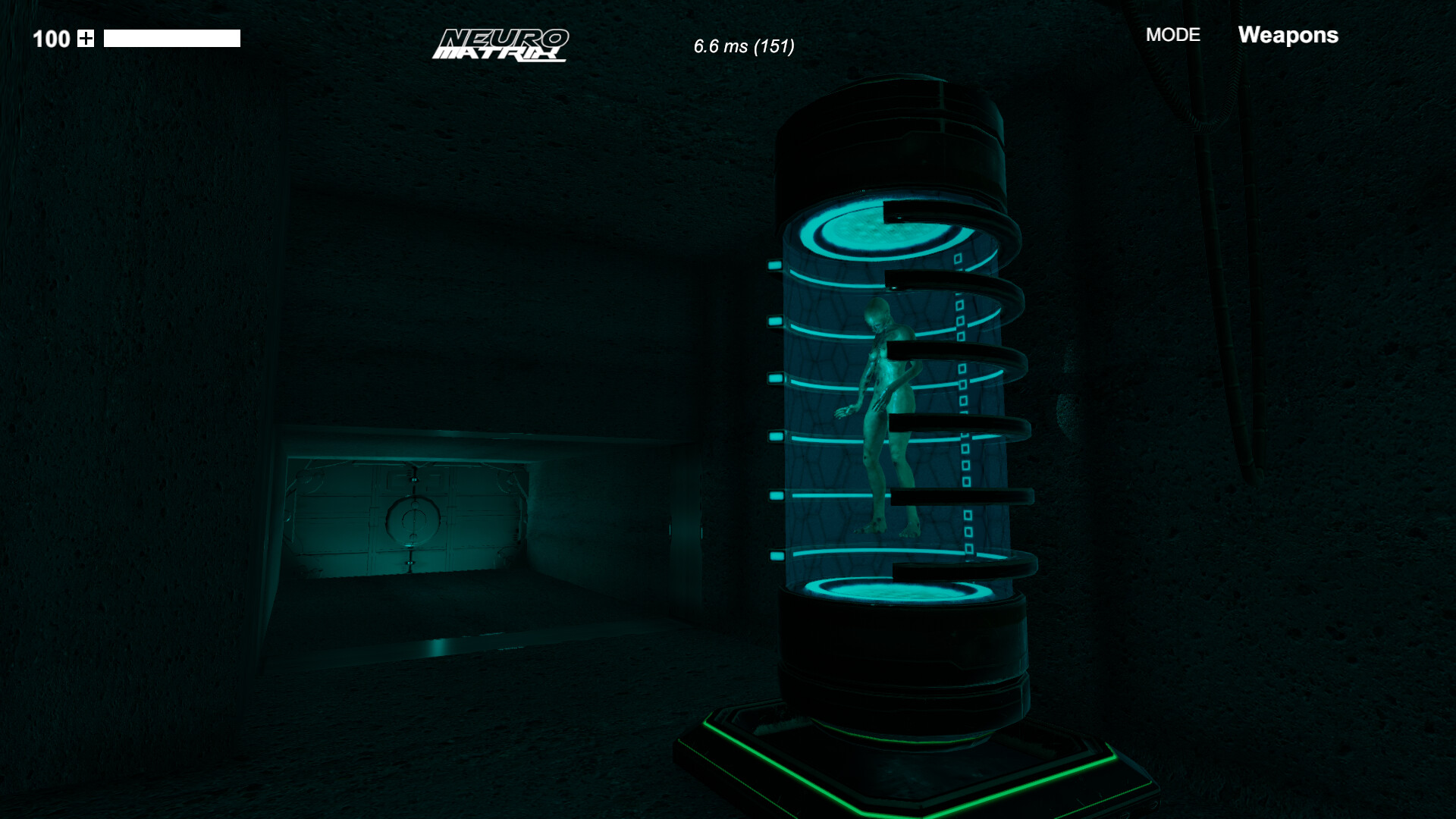The image size is (1456, 819).
Task: Click the white stamina bar
Action: 171,37
